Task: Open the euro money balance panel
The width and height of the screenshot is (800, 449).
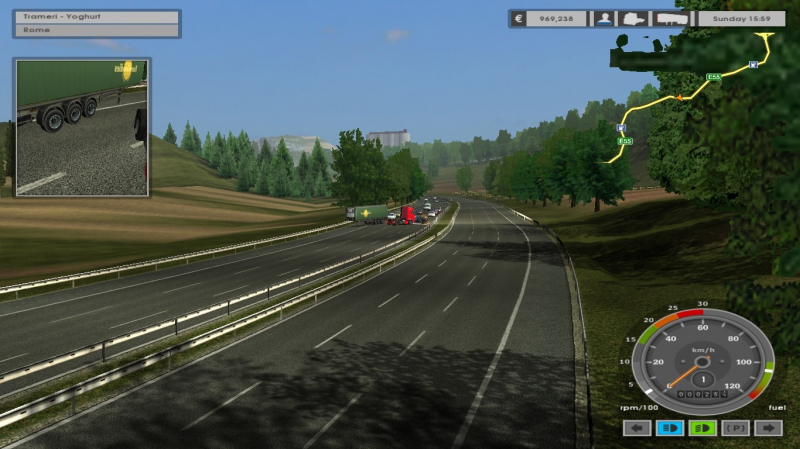Action: point(549,18)
